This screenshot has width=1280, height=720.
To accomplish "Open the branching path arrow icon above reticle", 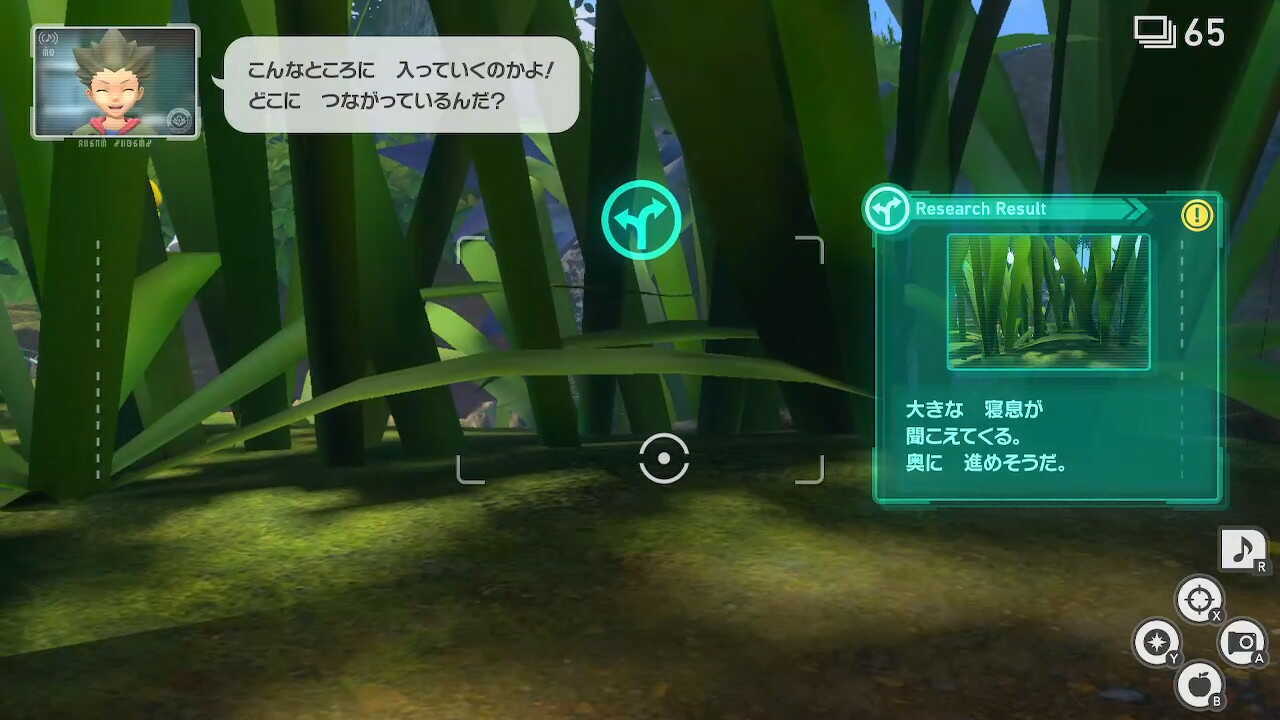I will pos(643,219).
